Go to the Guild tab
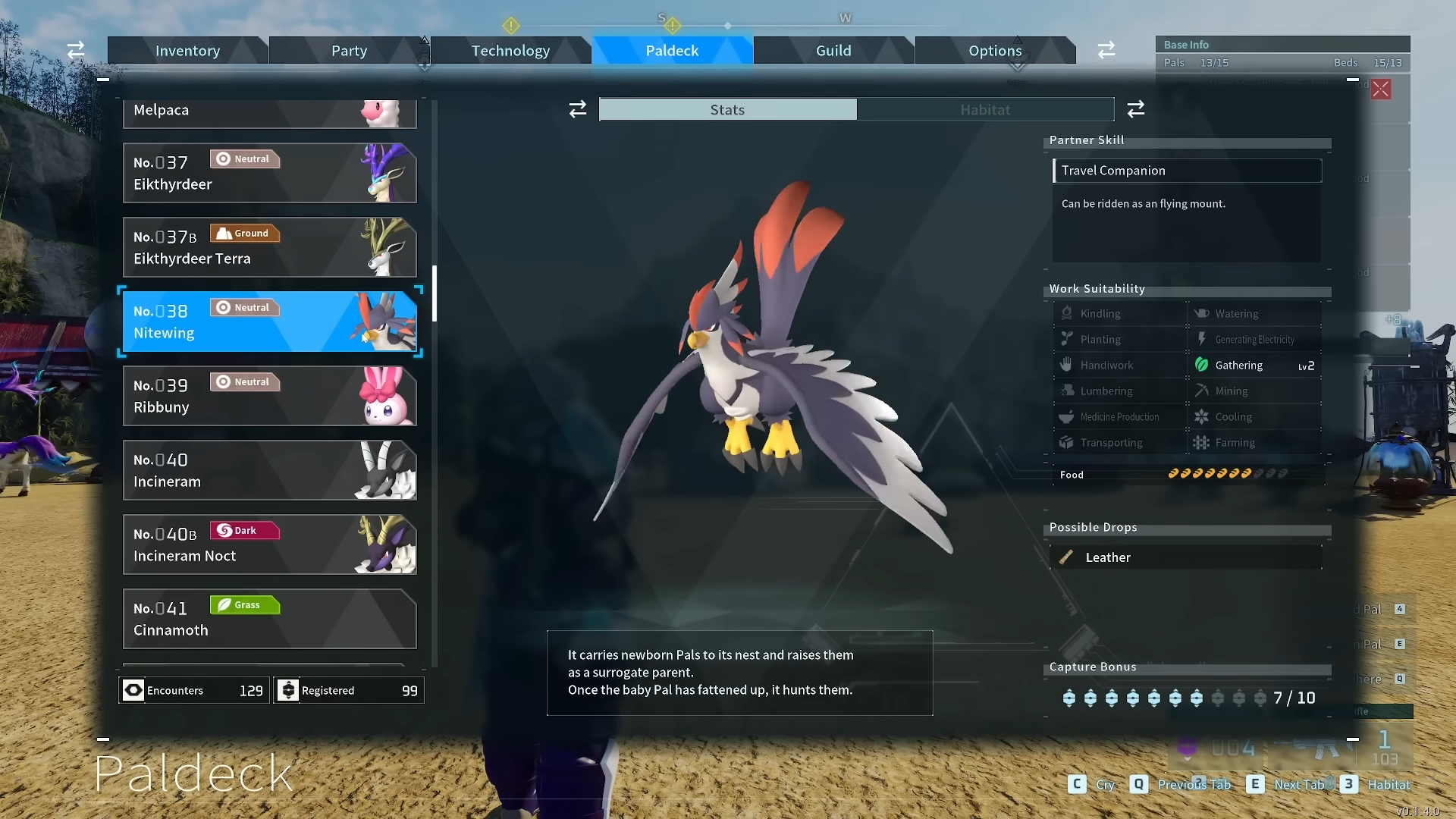This screenshot has width=1456, height=819. 833,51
